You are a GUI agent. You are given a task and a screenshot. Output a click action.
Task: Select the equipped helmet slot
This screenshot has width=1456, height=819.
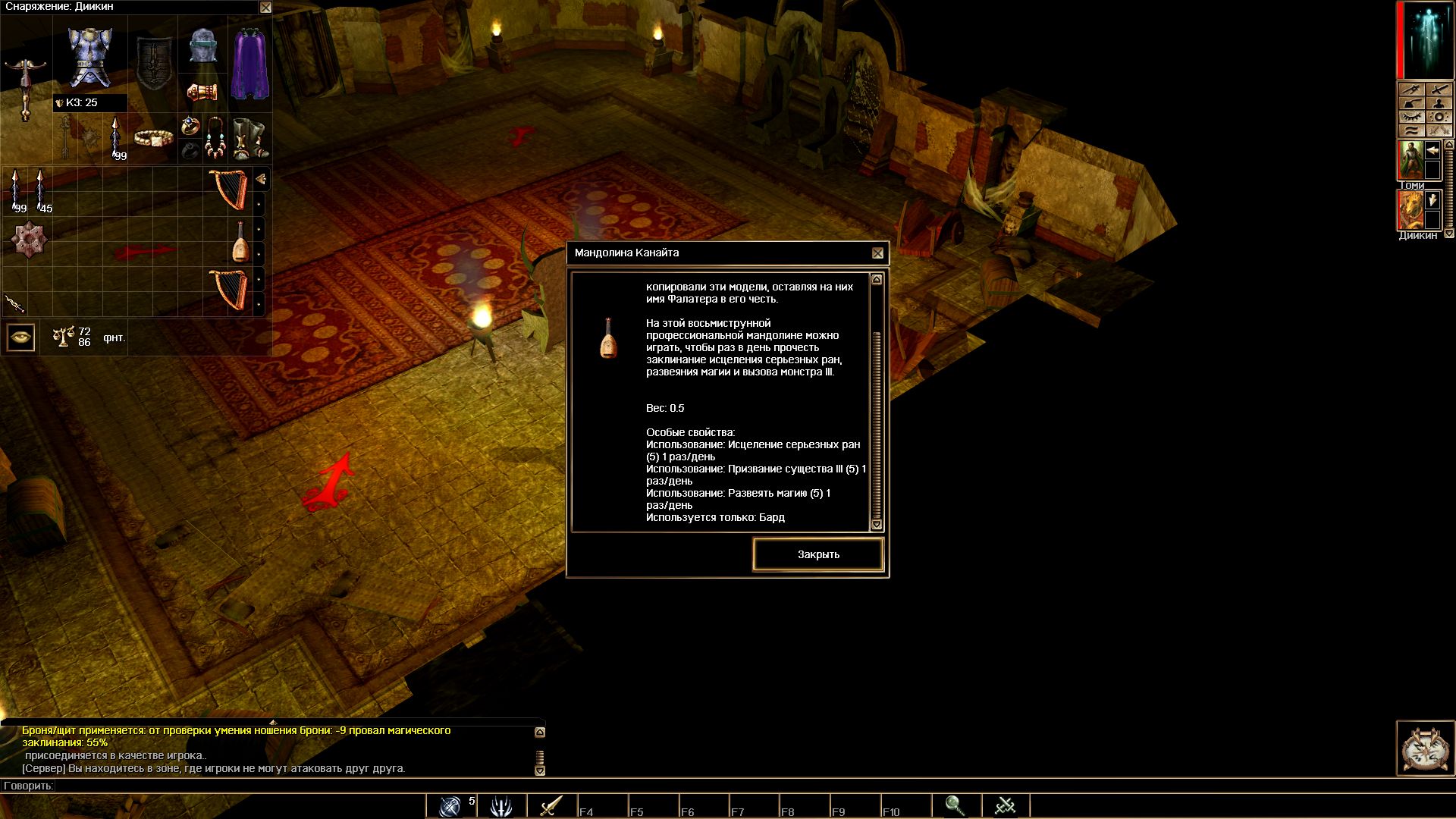pos(203,46)
